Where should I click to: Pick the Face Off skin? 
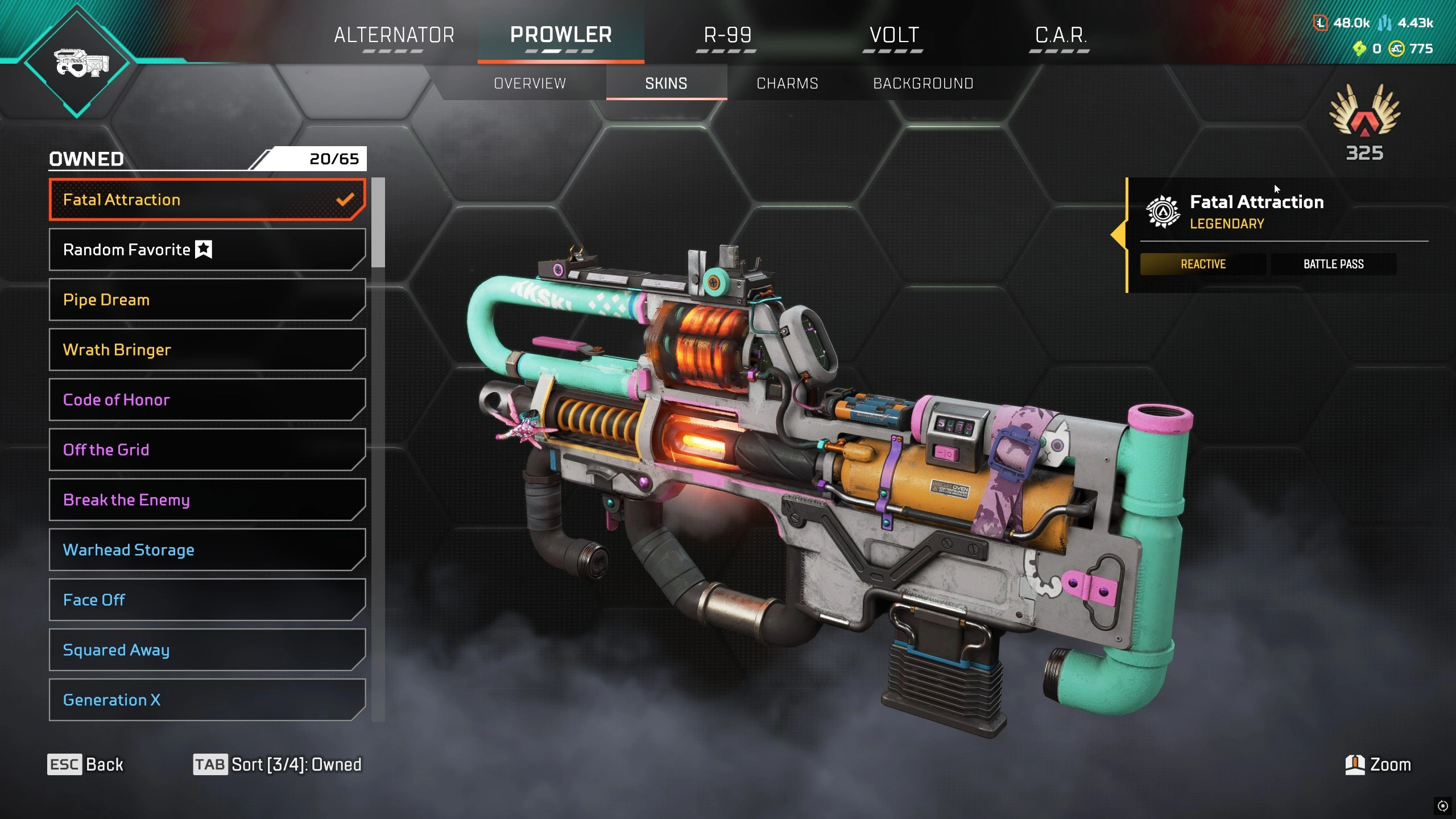(x=207, y=600)
